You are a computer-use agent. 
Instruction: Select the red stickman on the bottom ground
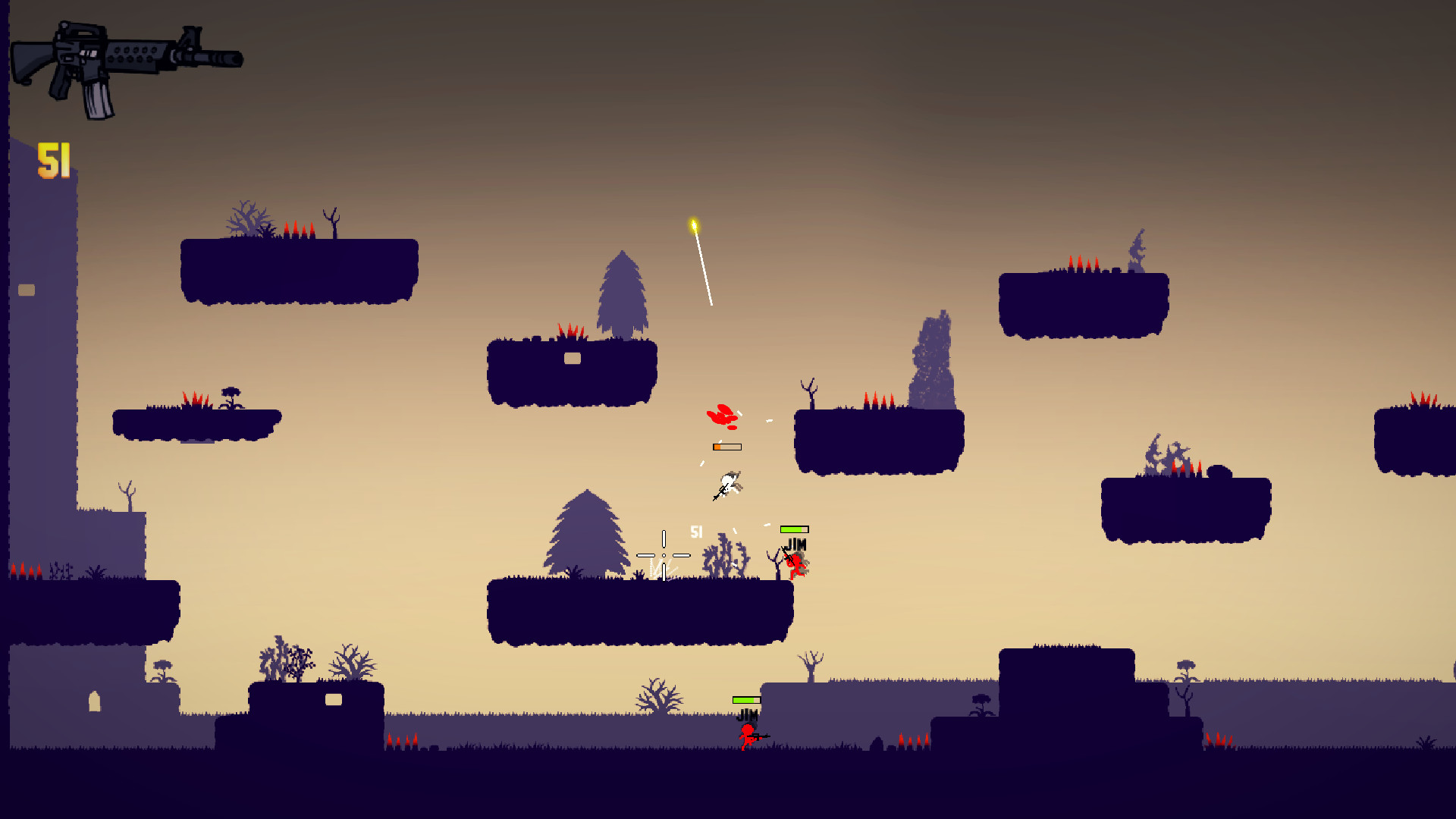point(746,736)
